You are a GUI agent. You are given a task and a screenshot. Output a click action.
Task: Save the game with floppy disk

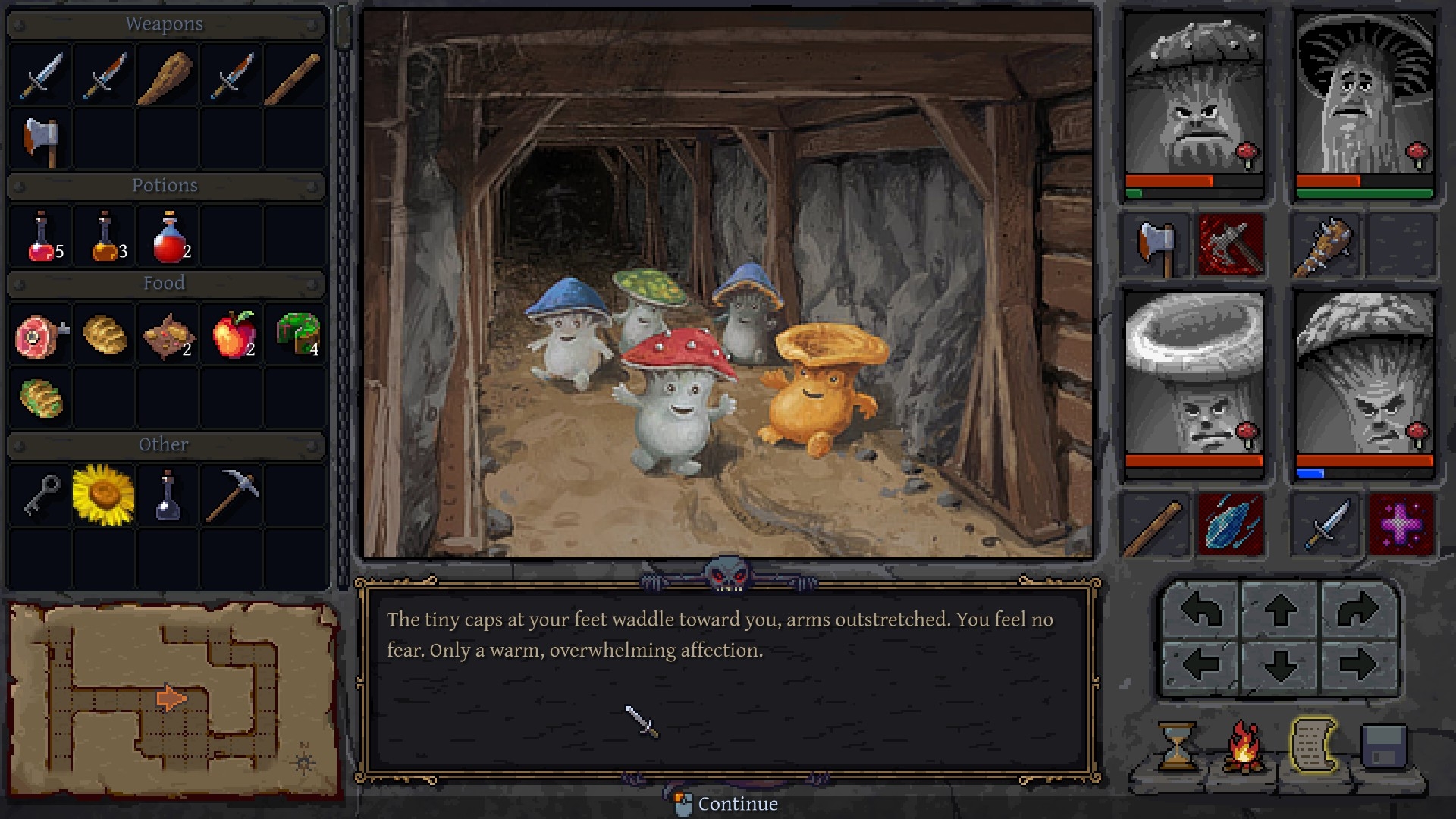tap(1383, 746)
